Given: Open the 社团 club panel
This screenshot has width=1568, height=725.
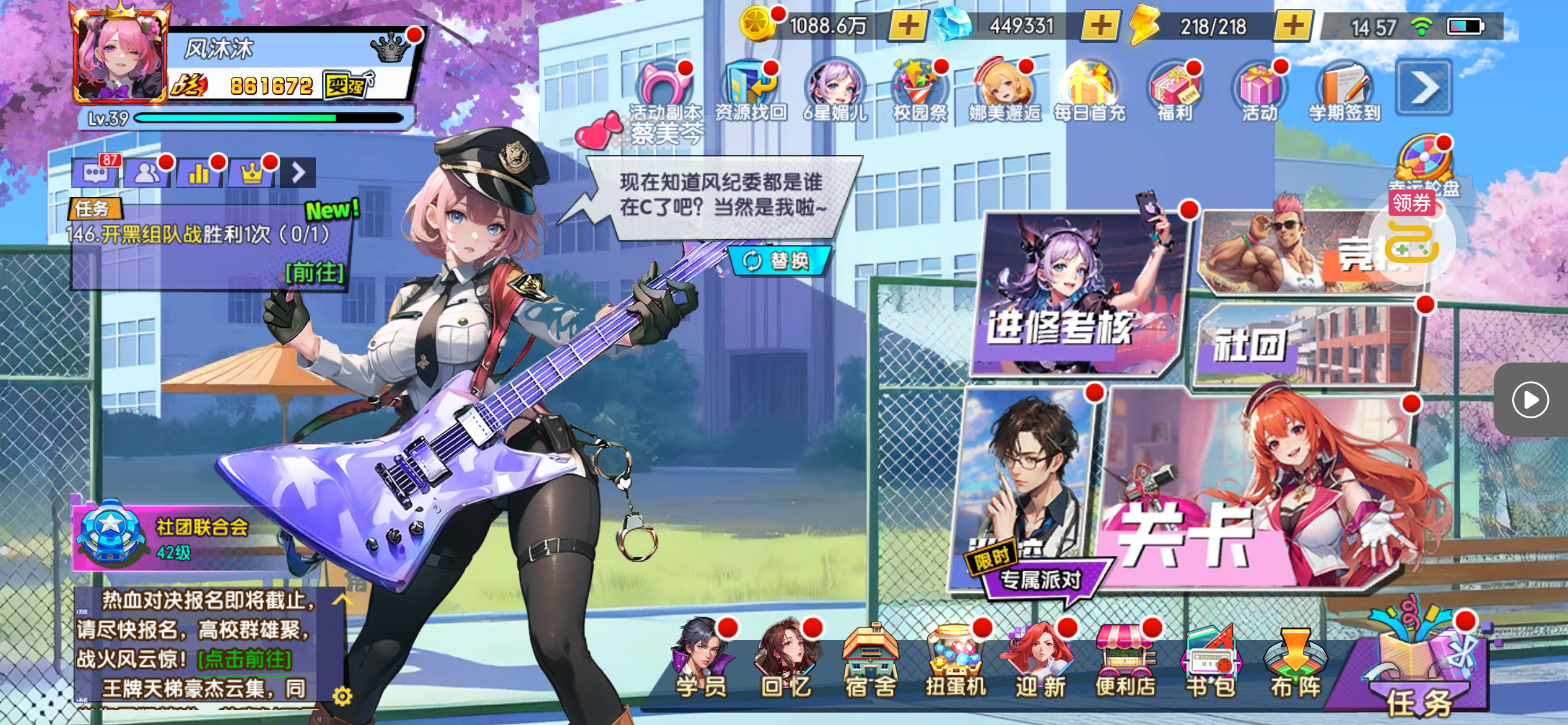Looking at the screenshot, I should click(1307, 344).
